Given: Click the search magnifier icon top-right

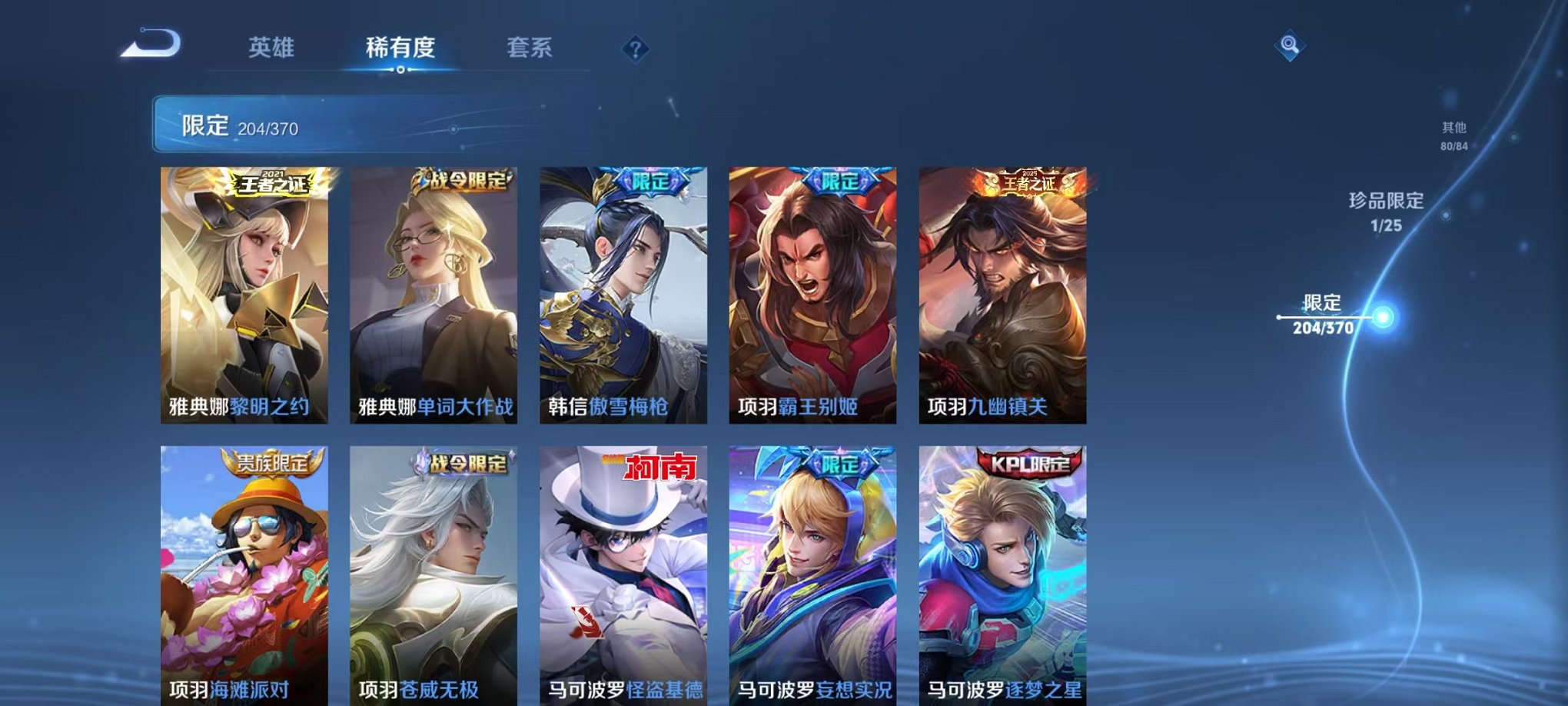Looking at the screenshot, I should 1291,46.
